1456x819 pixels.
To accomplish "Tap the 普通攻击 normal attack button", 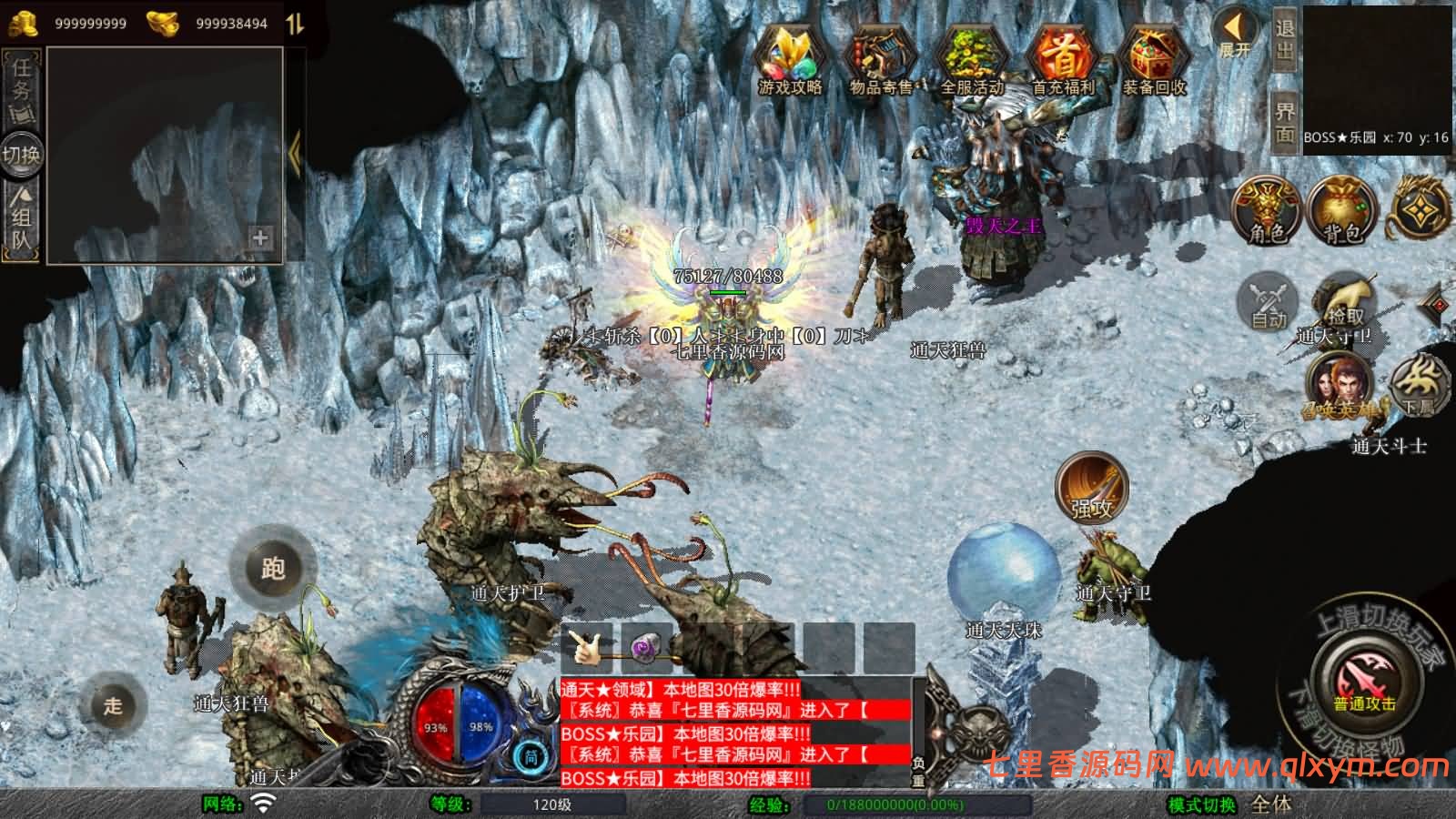I will [x=1364, y=682].
